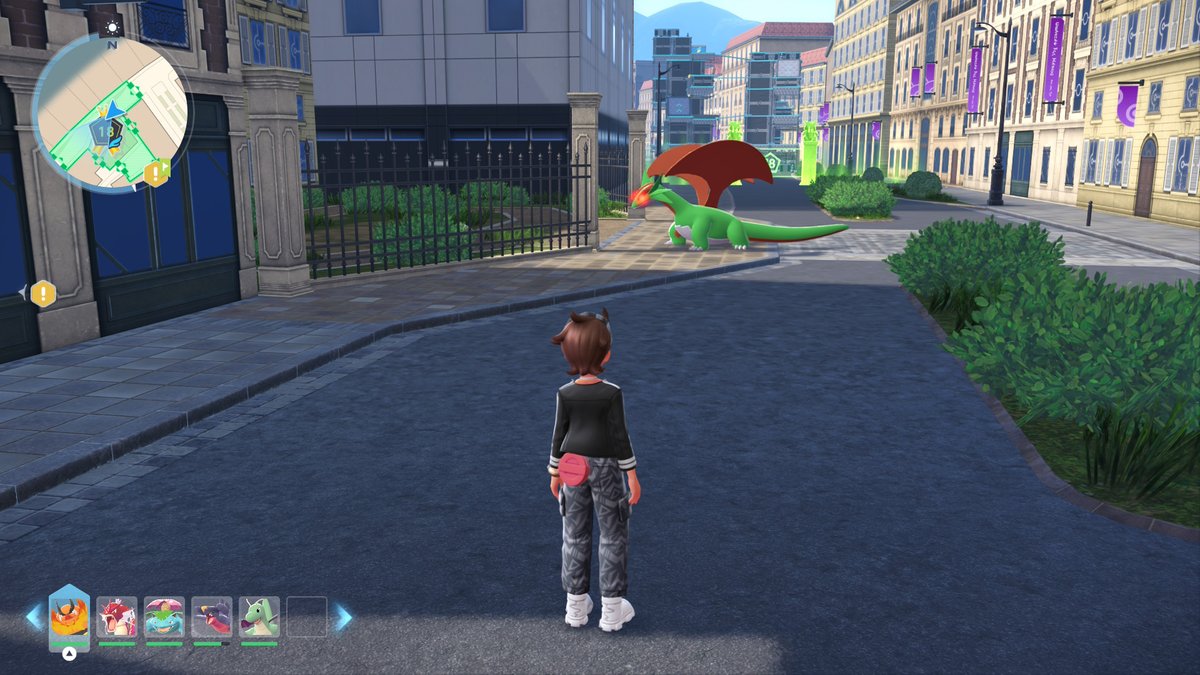
Task: Click the yellow quest marker on minimap edge
Action: click(156, 172)
